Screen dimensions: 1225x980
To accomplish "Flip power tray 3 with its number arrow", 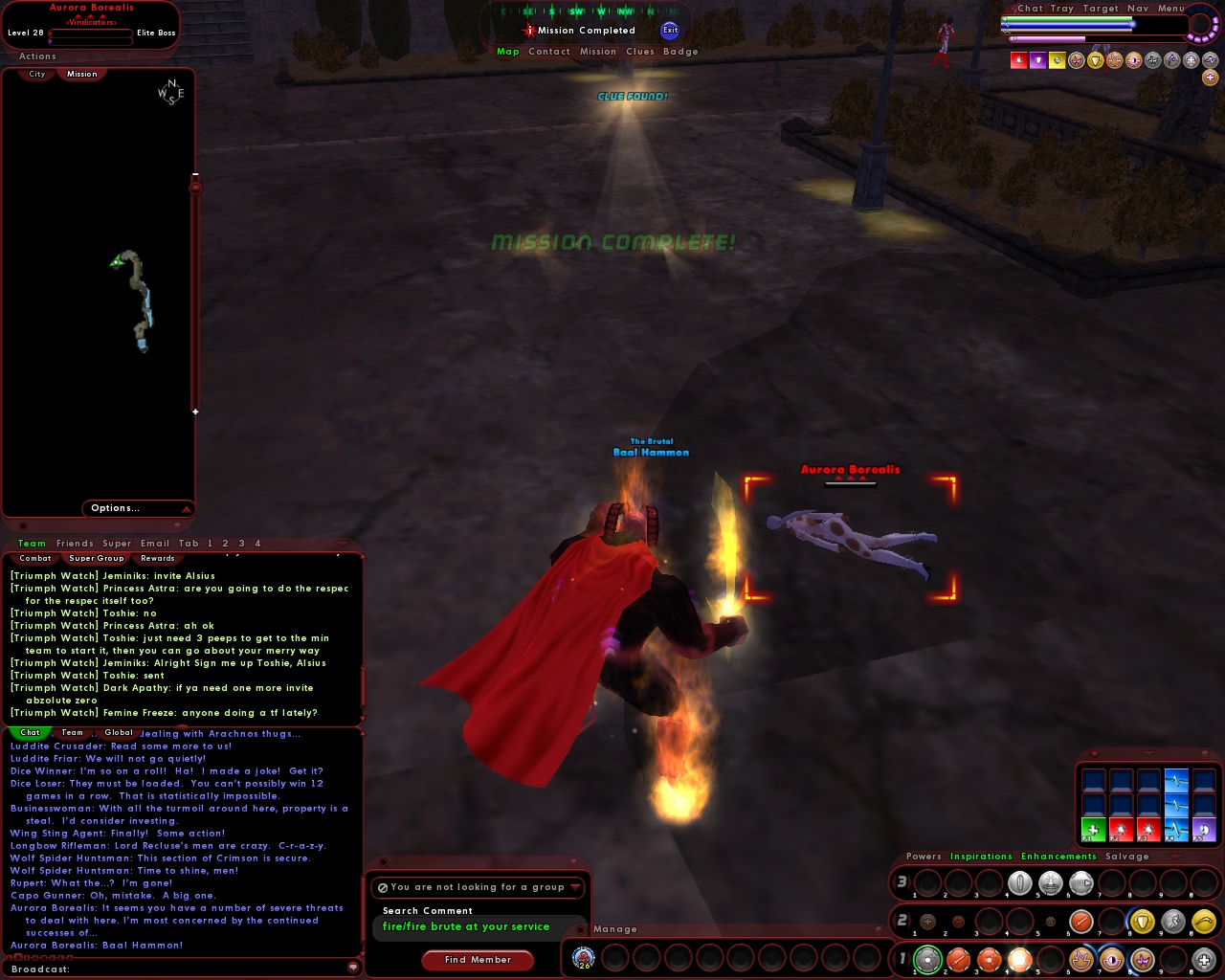I will tap(901, 882).
